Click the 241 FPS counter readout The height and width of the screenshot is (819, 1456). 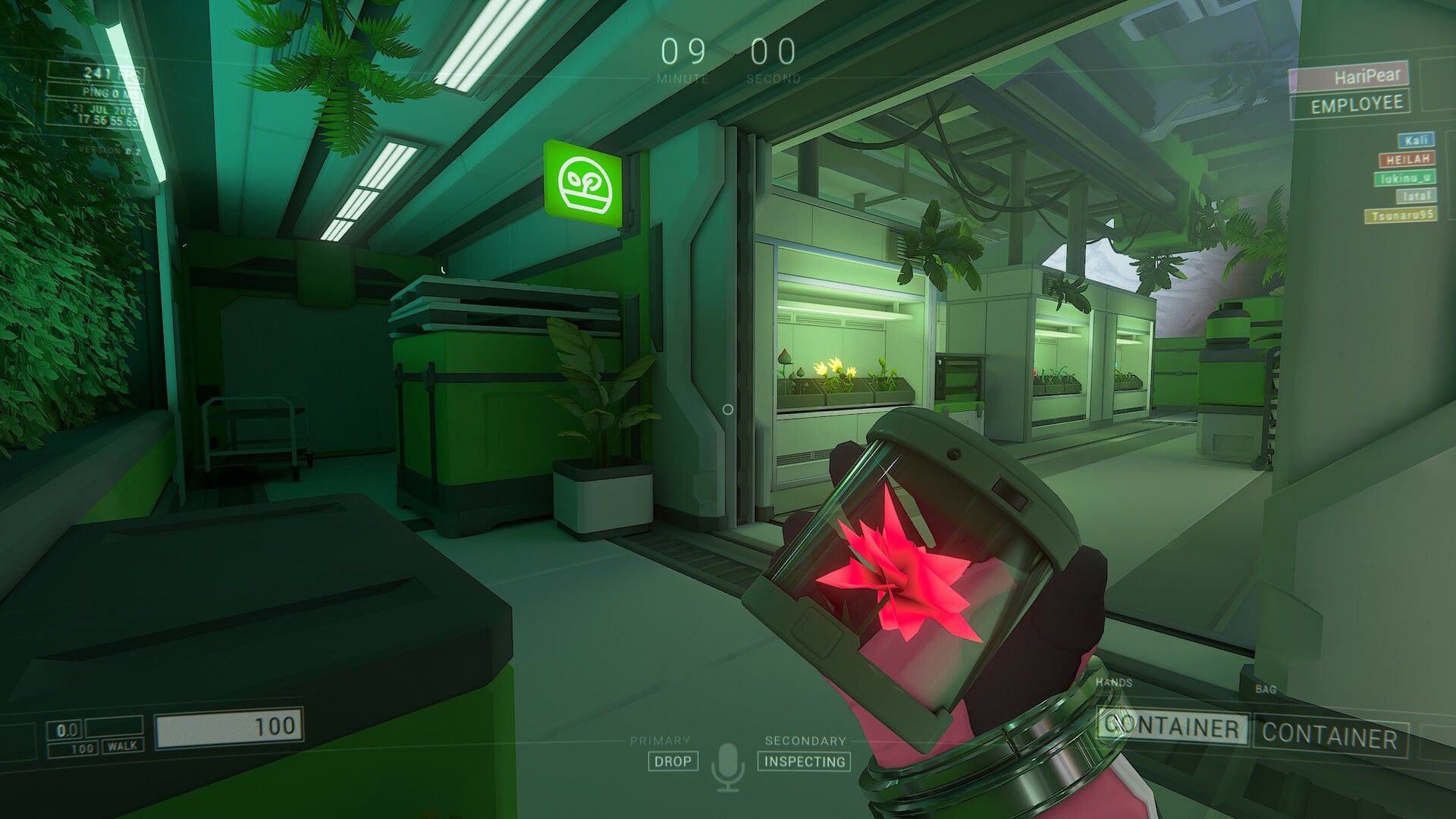(x=105, y=72)
